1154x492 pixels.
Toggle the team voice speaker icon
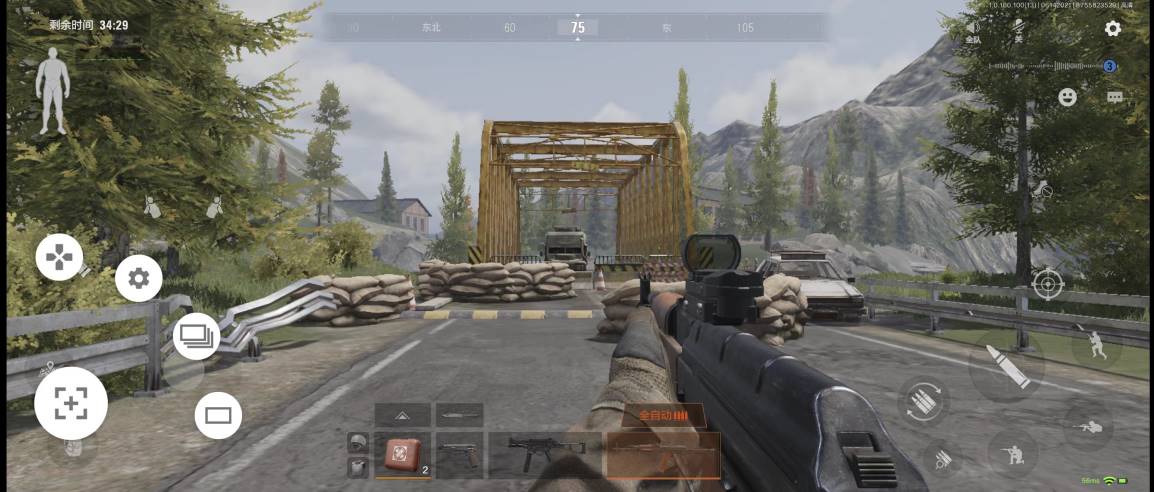point(973,29)
